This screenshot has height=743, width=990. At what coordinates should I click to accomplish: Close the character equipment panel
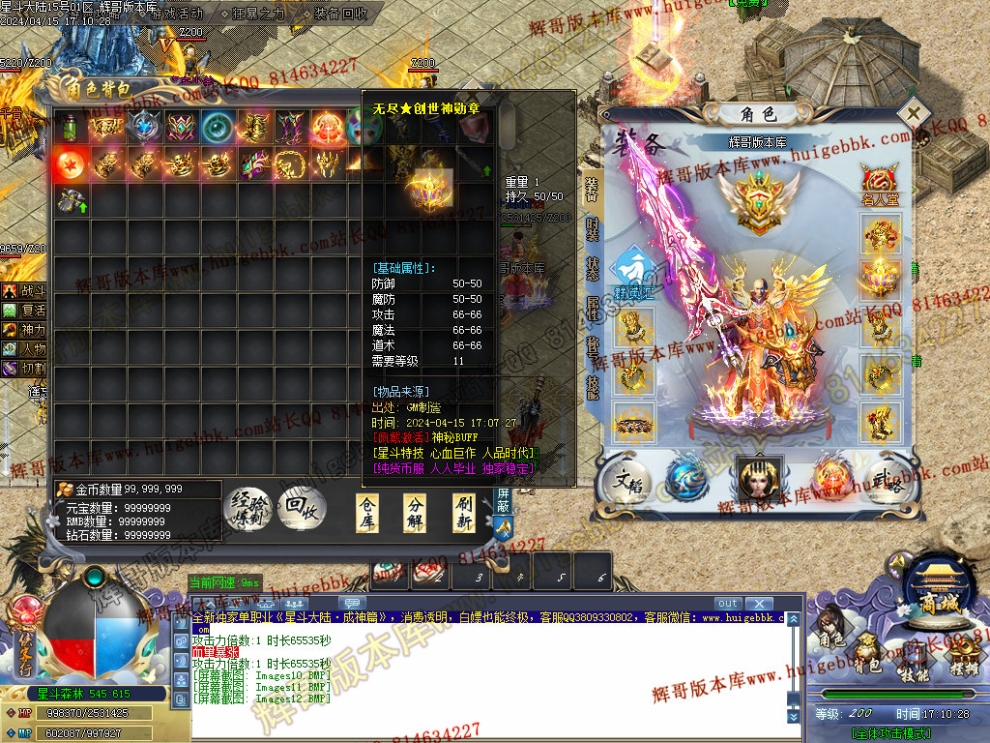click(x=913, y=113)
